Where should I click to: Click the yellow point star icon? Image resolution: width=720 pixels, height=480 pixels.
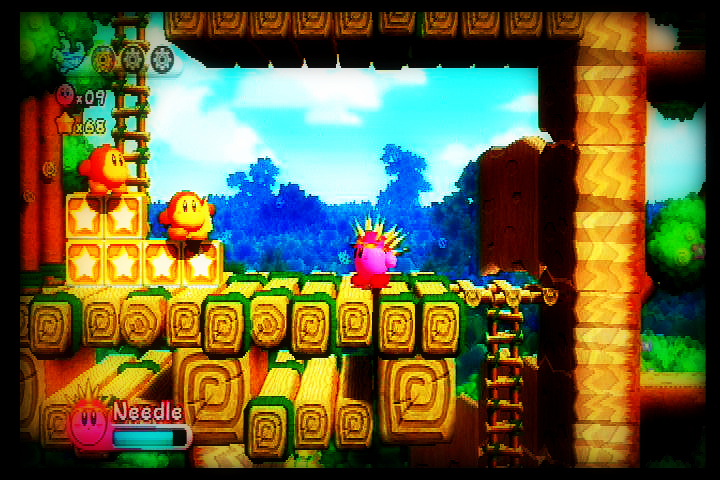point(66,124)
